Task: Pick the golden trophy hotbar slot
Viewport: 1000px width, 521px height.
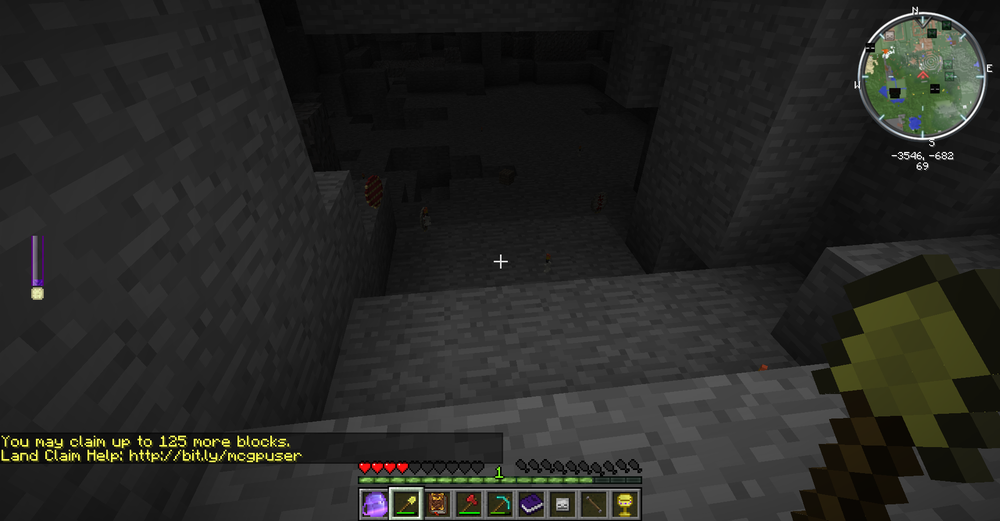Action: (622, 503)
